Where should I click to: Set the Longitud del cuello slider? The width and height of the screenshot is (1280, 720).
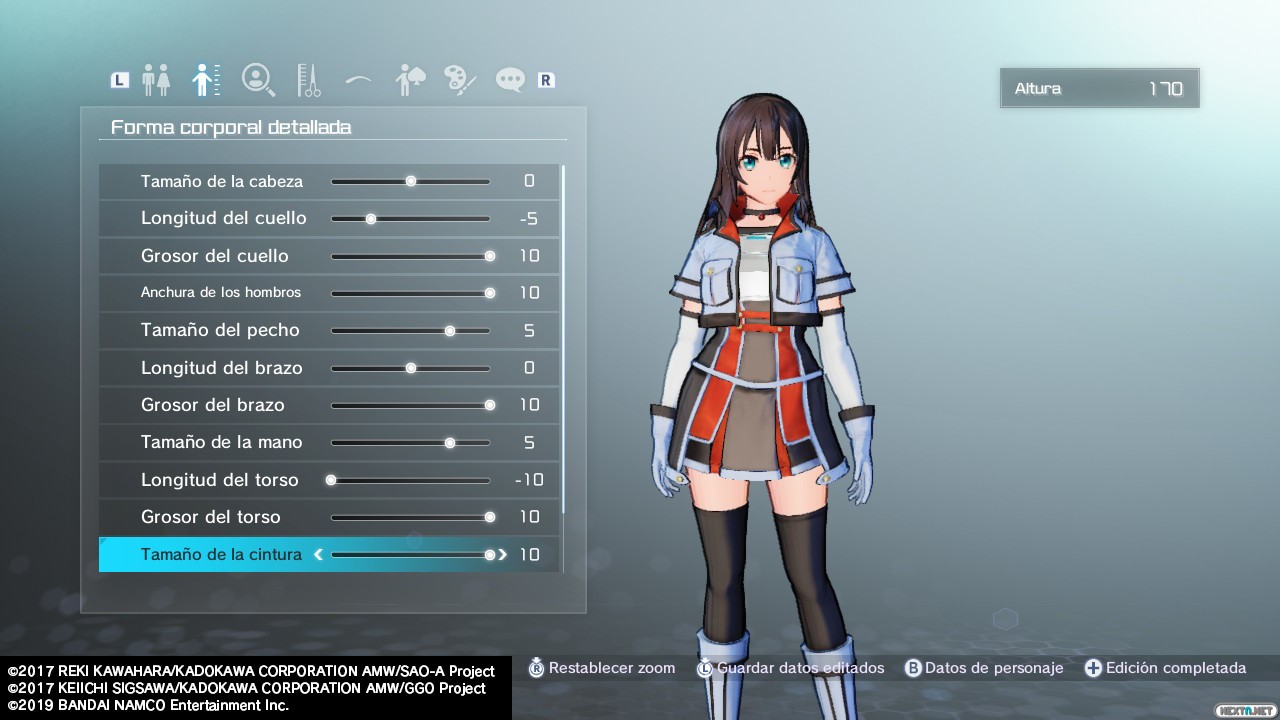click(371, 218)
